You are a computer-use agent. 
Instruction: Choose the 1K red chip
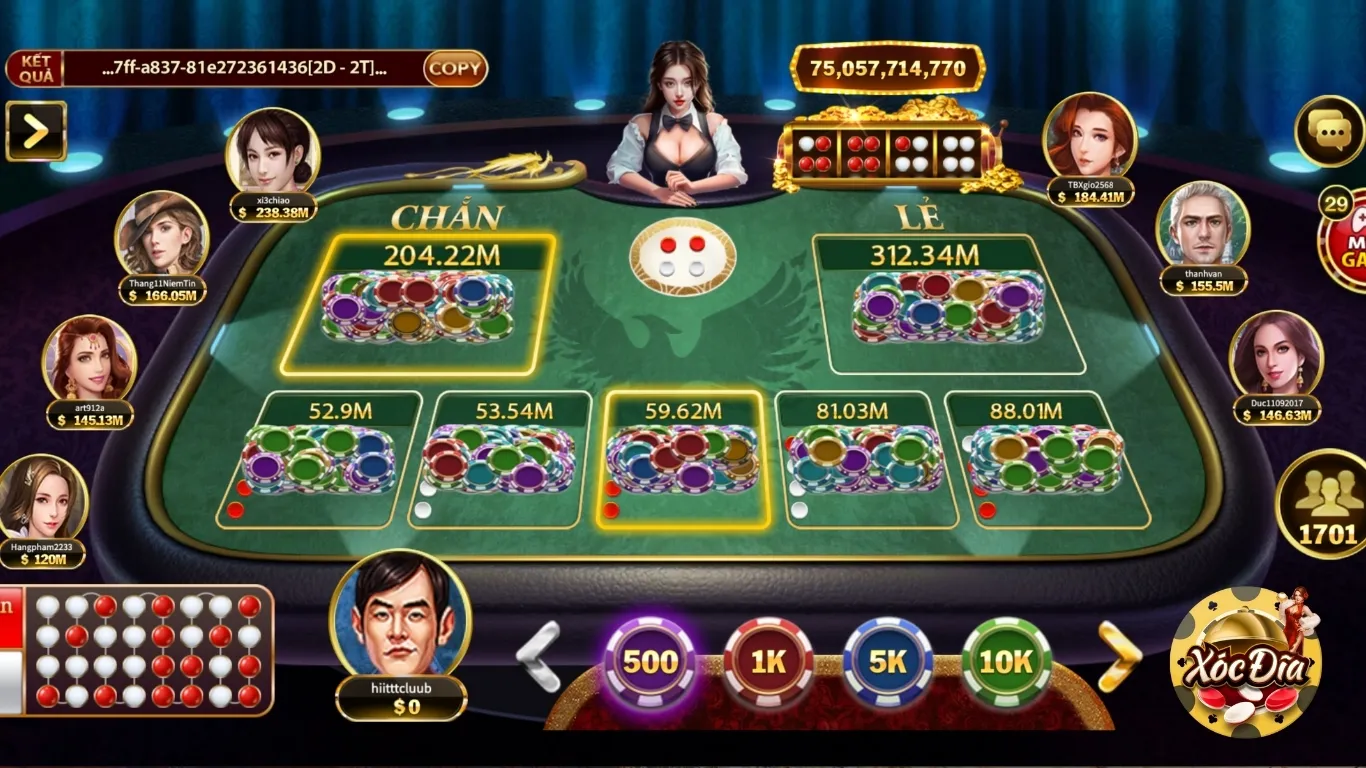pos(769,662)
